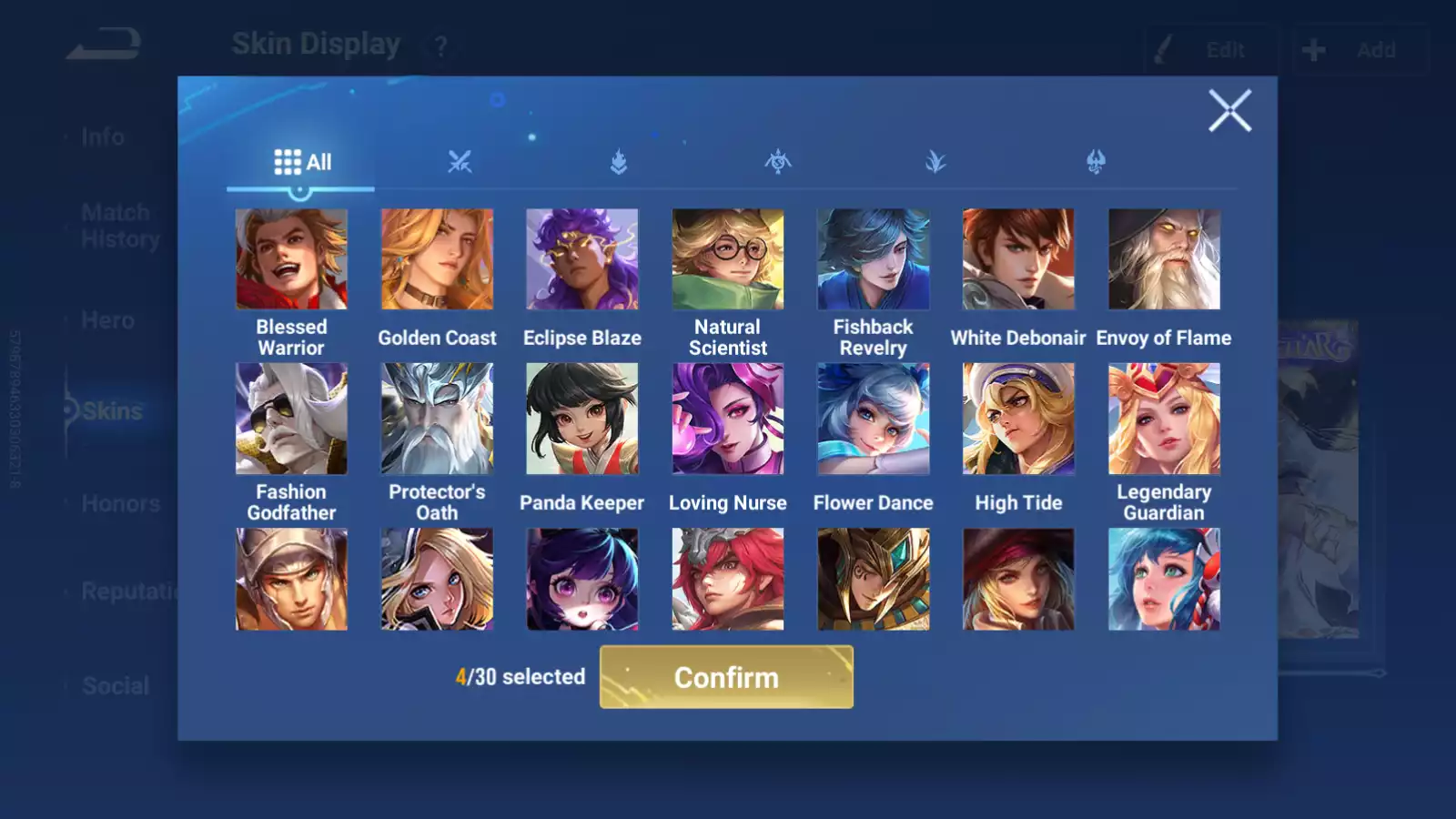The width and height of the screenshot is (1456, 819).
Task: Select the White Debonair skin
Action: [1018, 259]
